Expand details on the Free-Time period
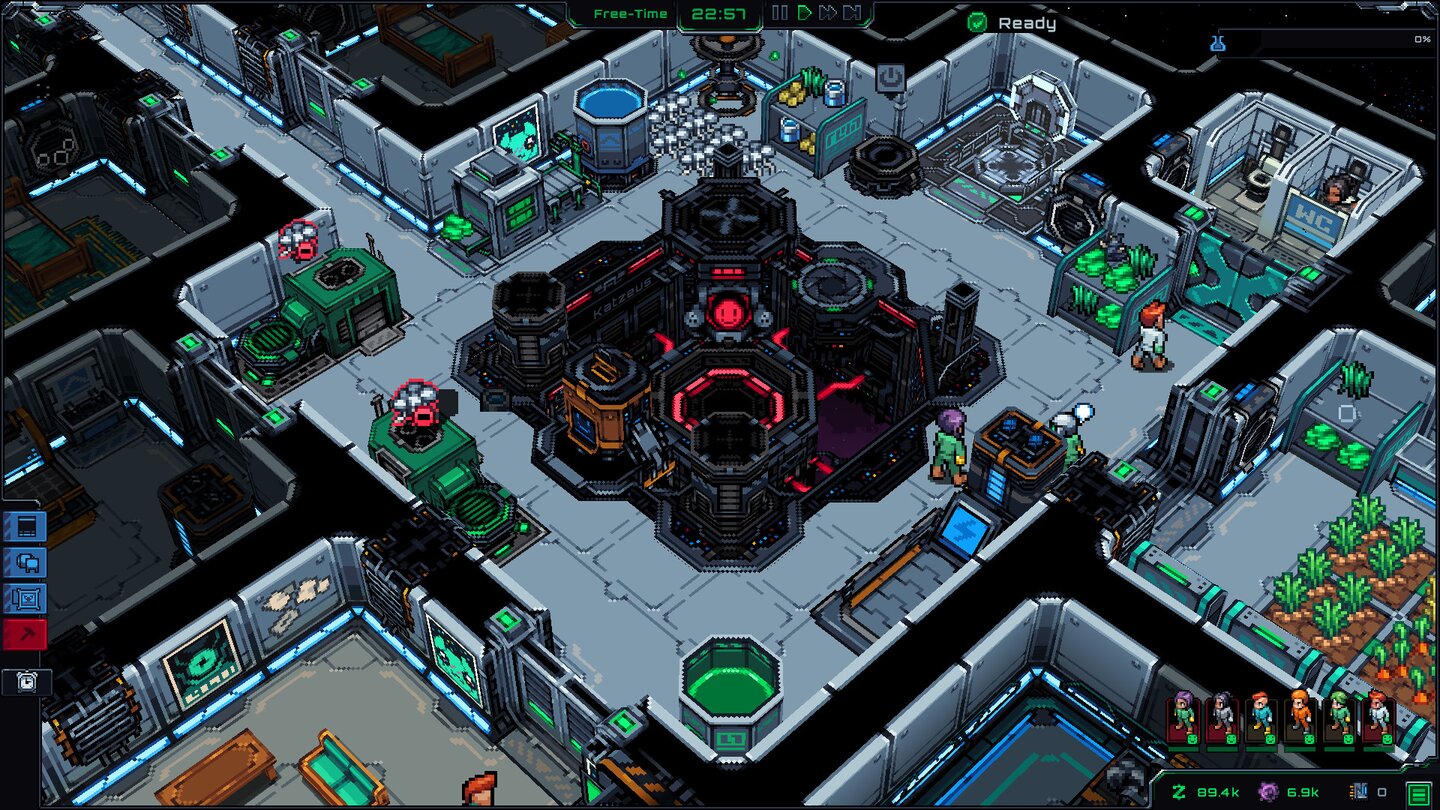The height and width of the screenshot is (810, 1440). coord(629,14)
